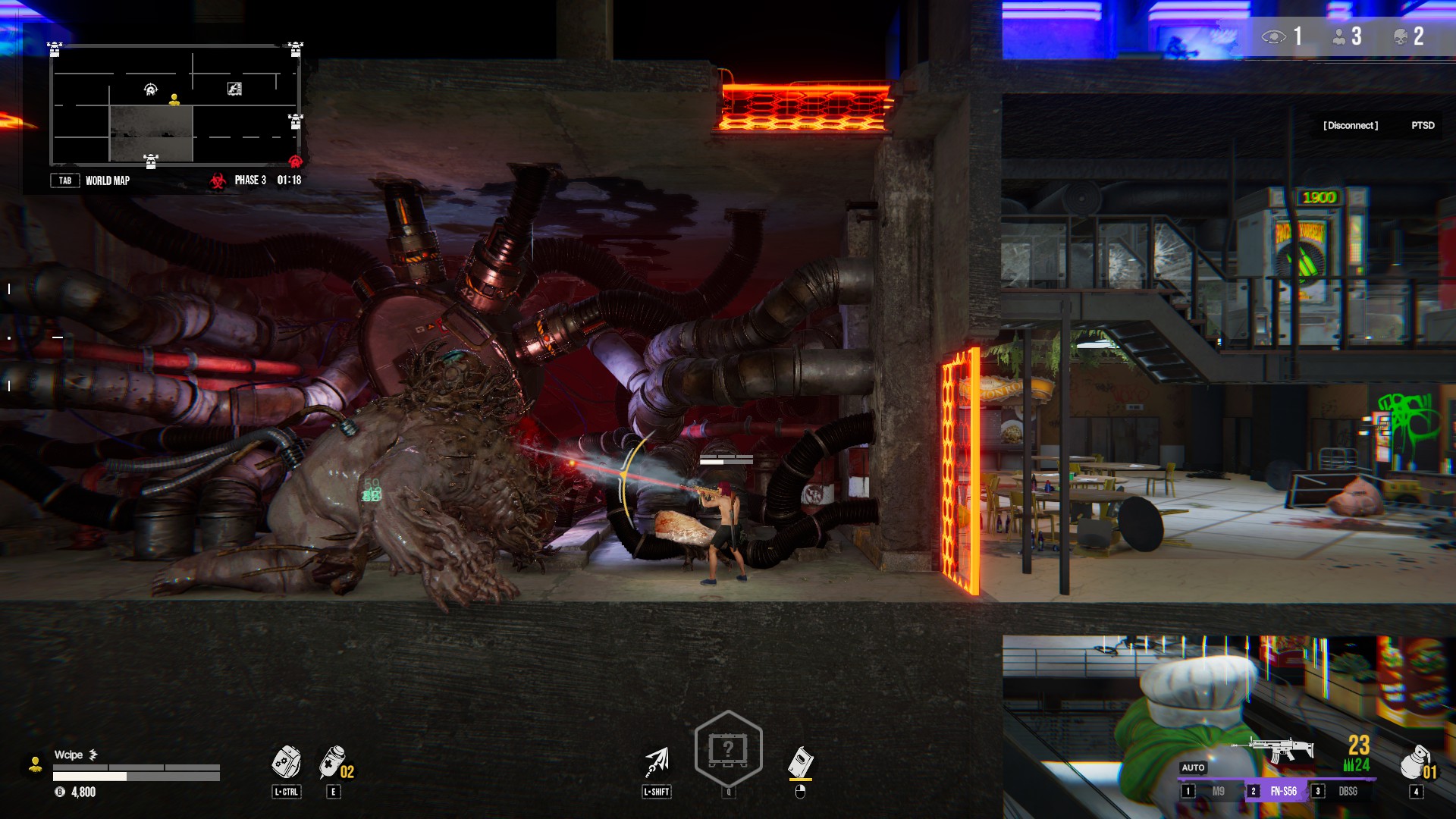Click the Disconnect label in kill feed
This screenshot has width=1456, height=819.
click(1351, 125)
